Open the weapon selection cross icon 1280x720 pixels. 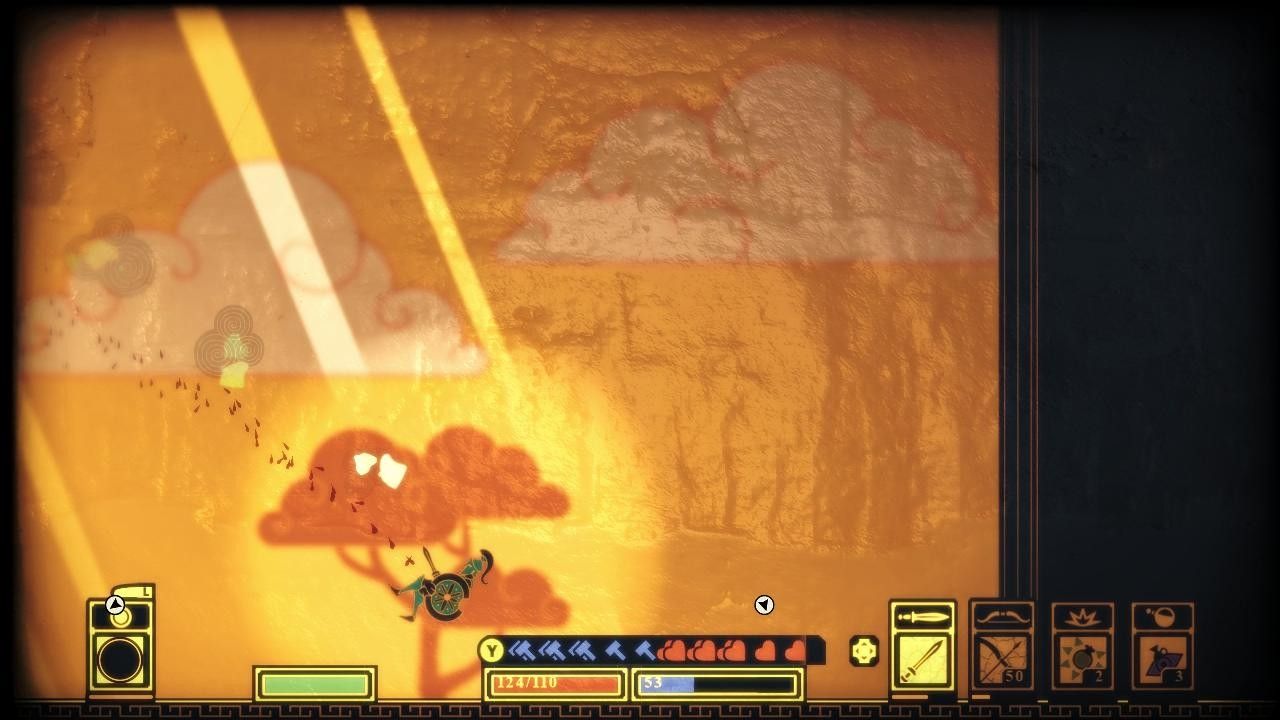click(x=864, y=652)
